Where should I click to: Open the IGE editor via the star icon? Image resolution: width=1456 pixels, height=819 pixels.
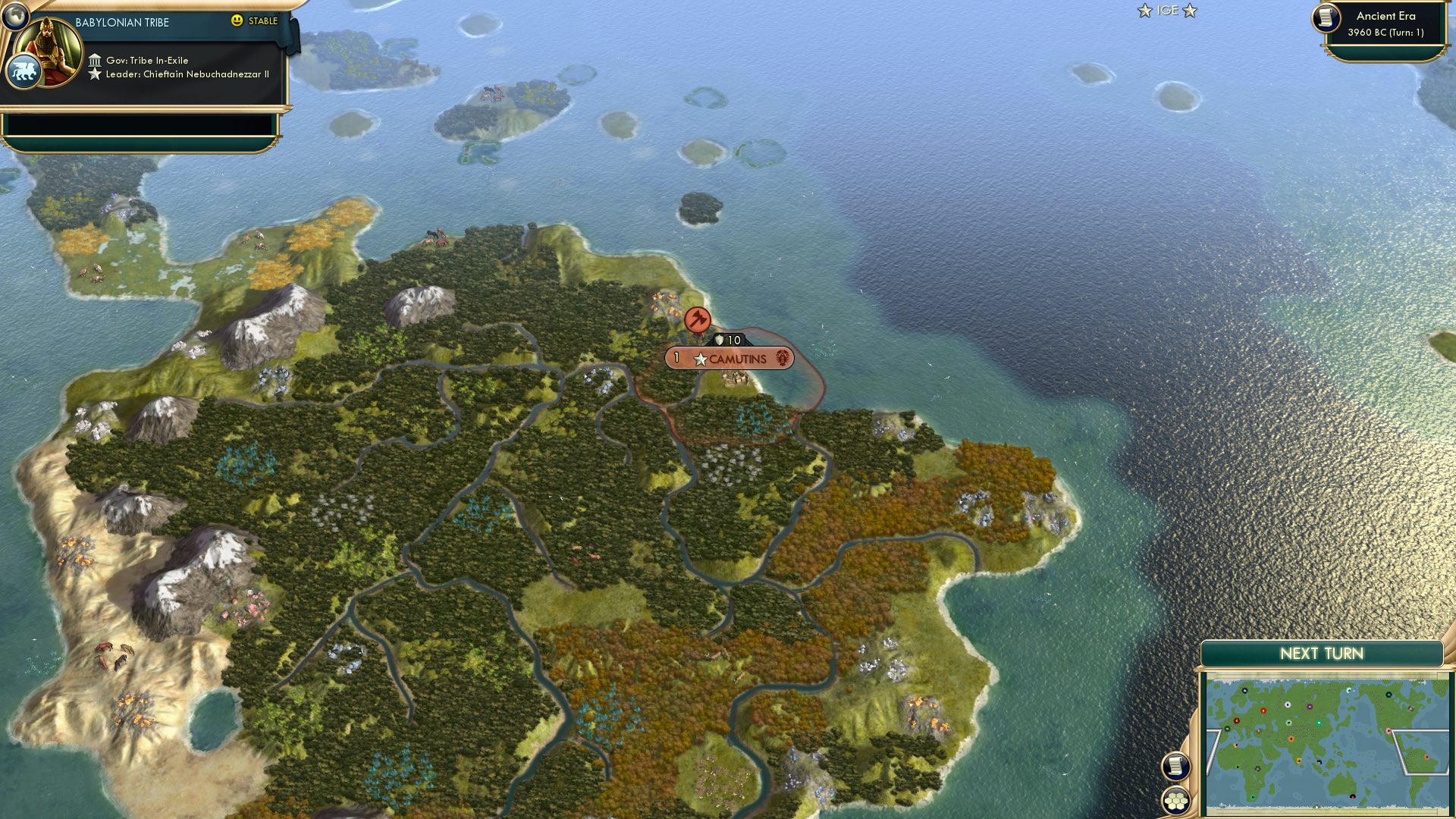(x=1144, y=11)
